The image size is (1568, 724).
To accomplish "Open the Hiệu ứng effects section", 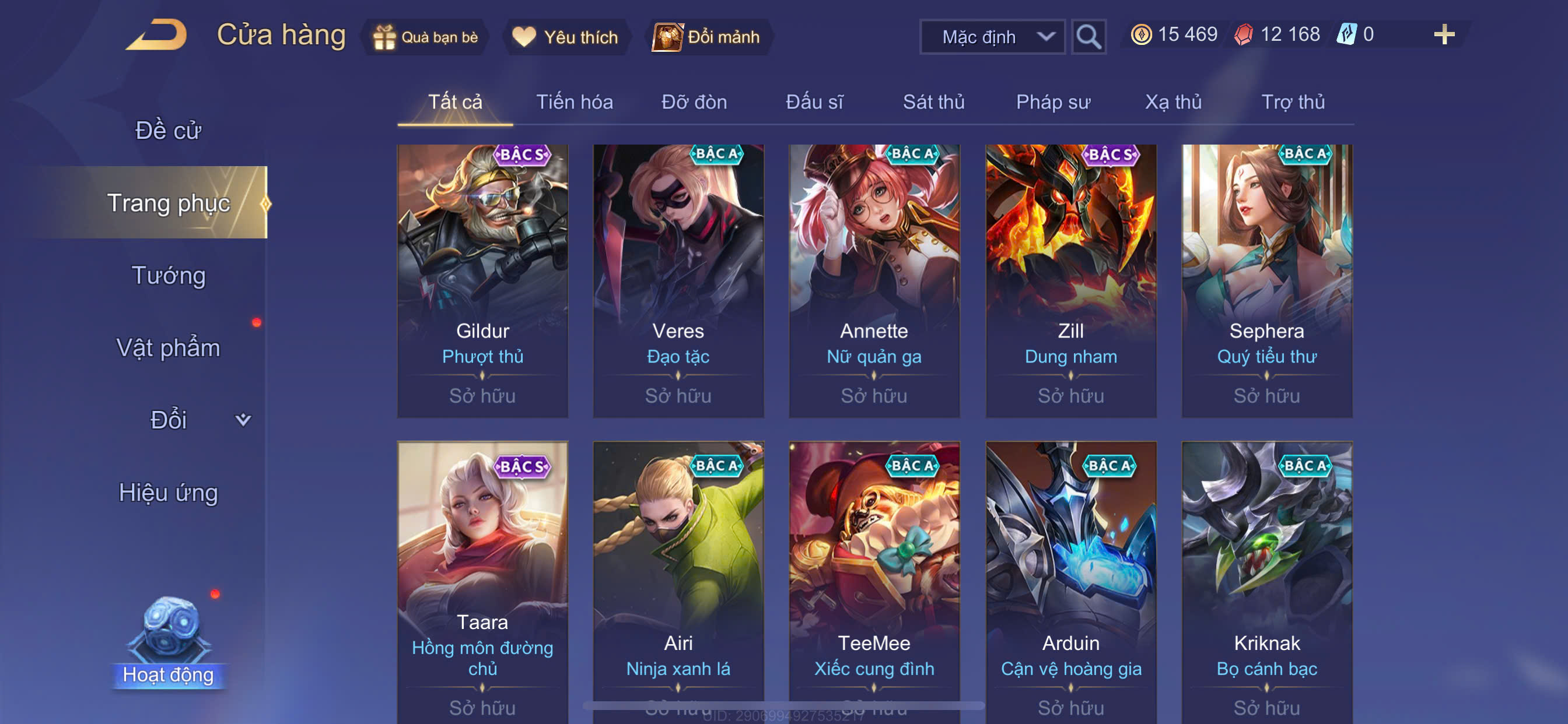I will 168,492.
